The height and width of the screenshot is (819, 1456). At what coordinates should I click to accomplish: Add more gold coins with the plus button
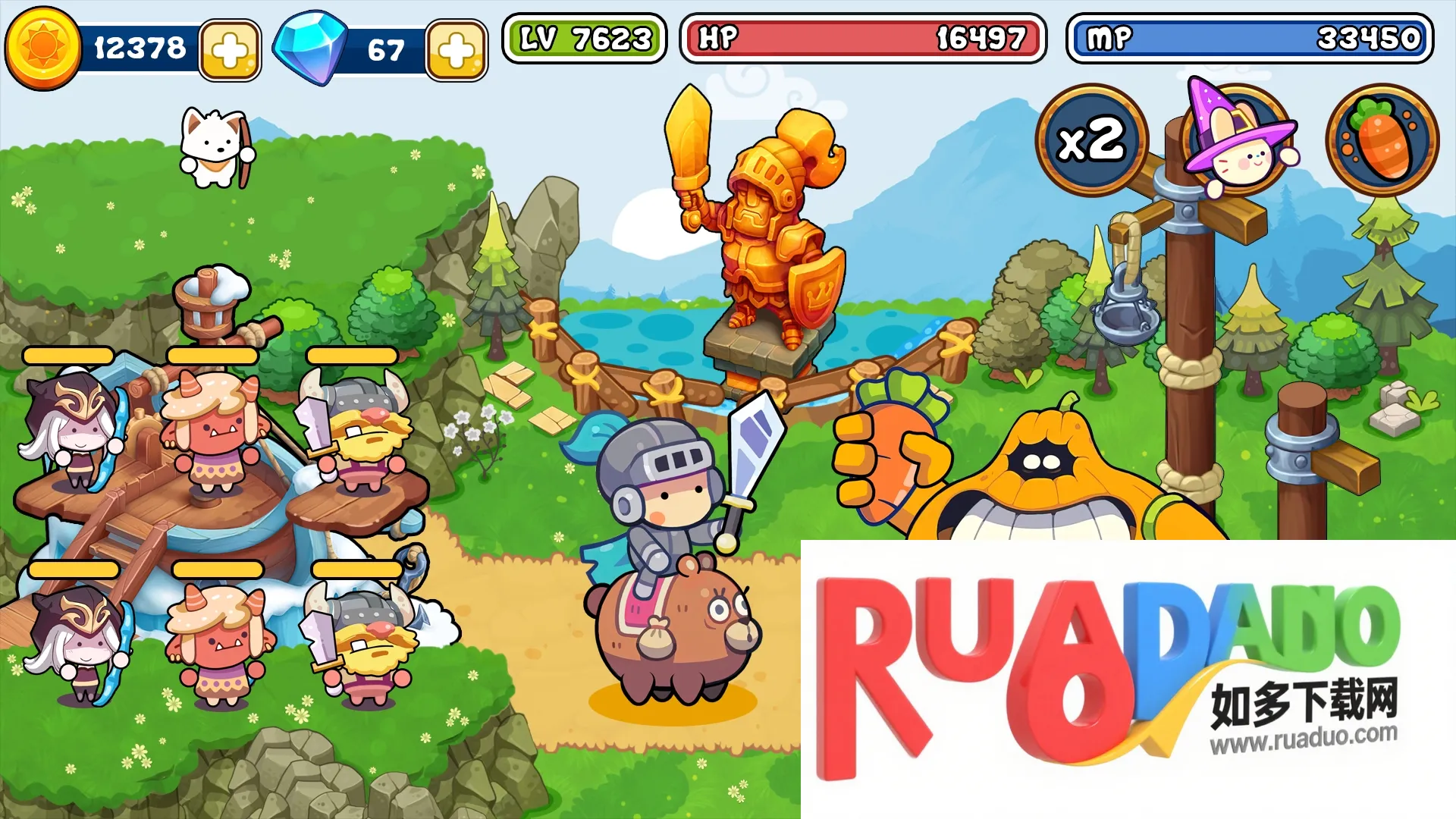click(230, 51)
